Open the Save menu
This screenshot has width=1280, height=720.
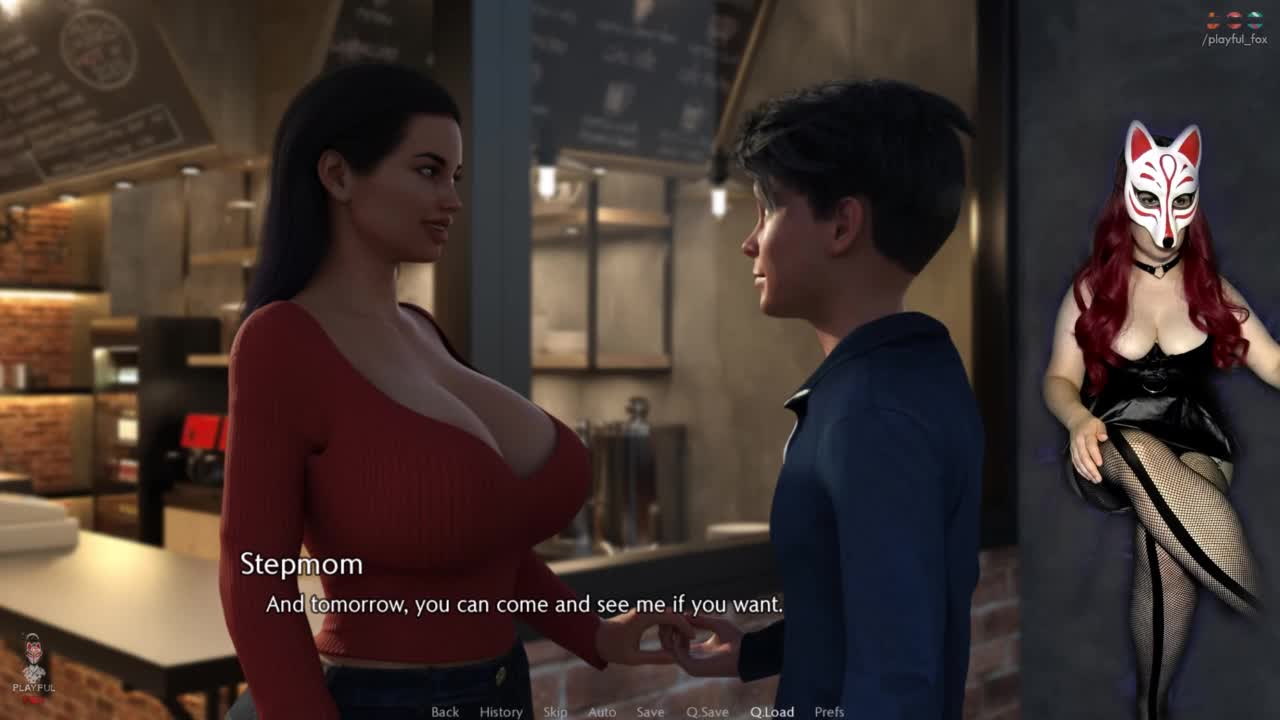pyautogui.click(x=650, y=712)
